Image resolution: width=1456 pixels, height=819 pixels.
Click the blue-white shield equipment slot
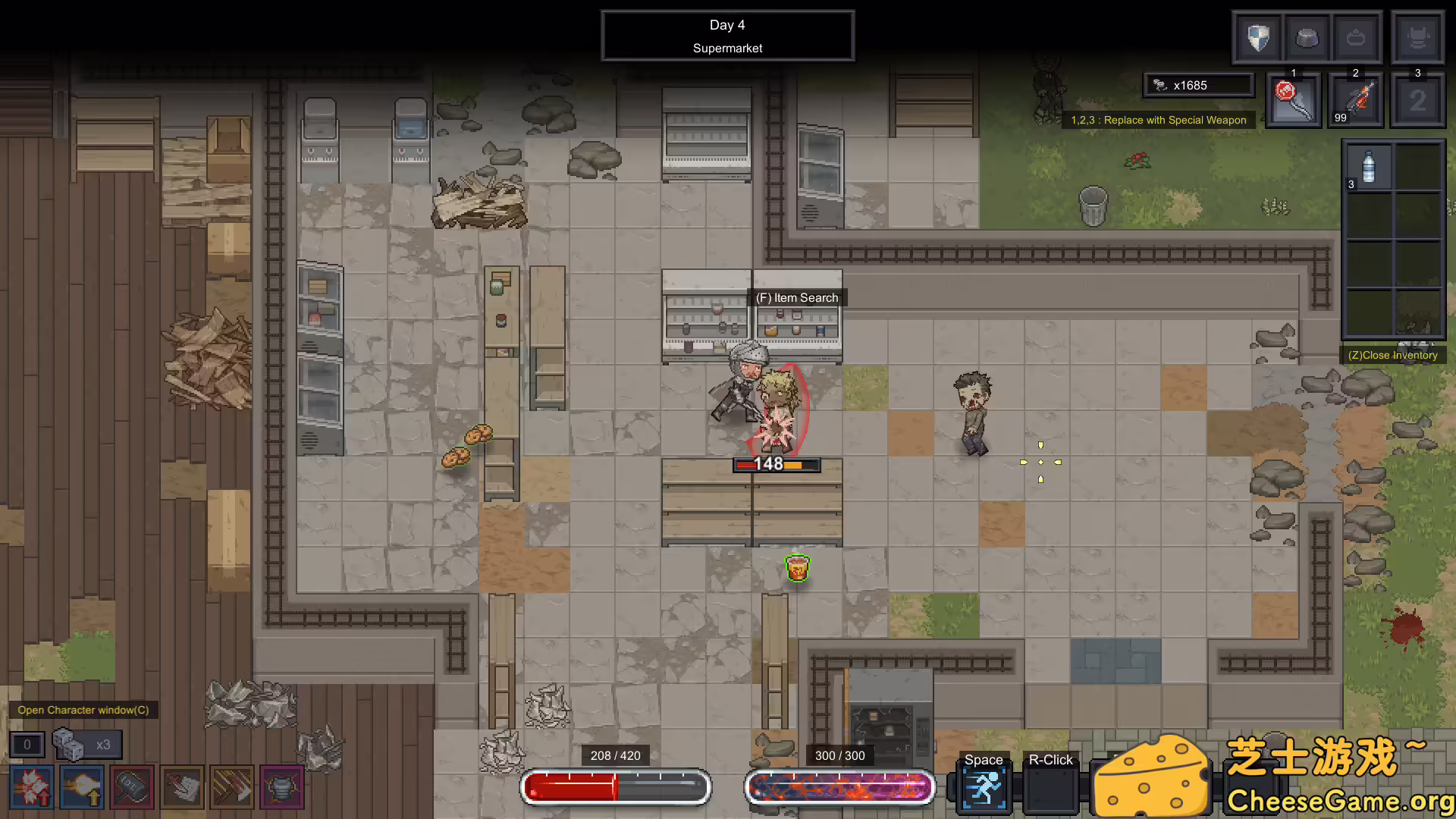(x=1259, y=37)
